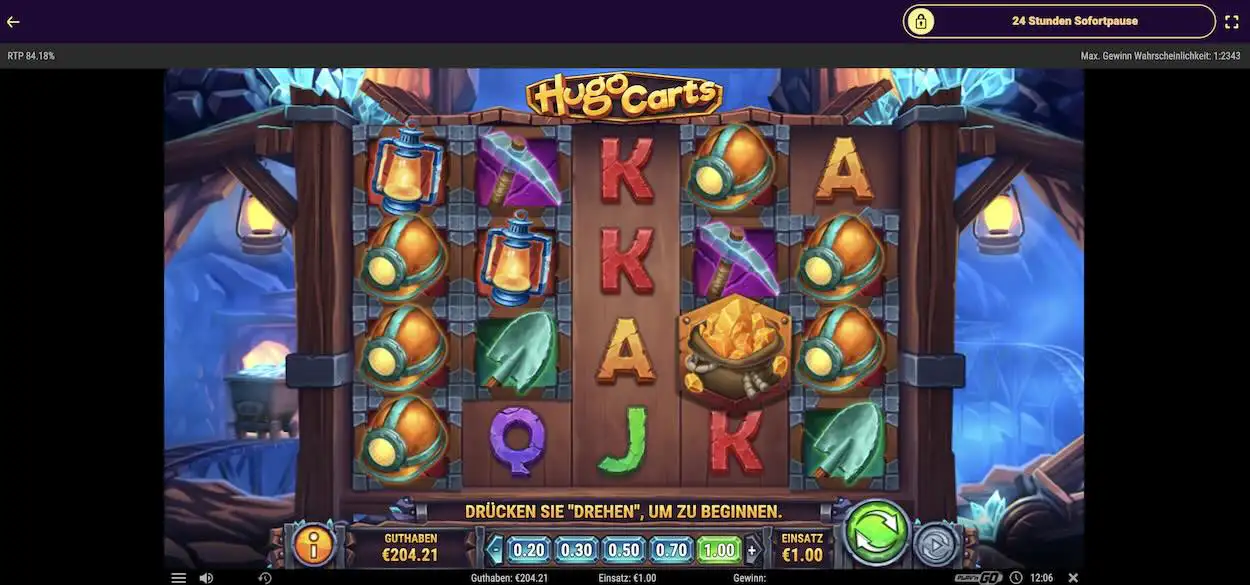This screenshot has height=585, width=1250.
Task: Pick the 0.70 bet value
Action: (672, 549)
